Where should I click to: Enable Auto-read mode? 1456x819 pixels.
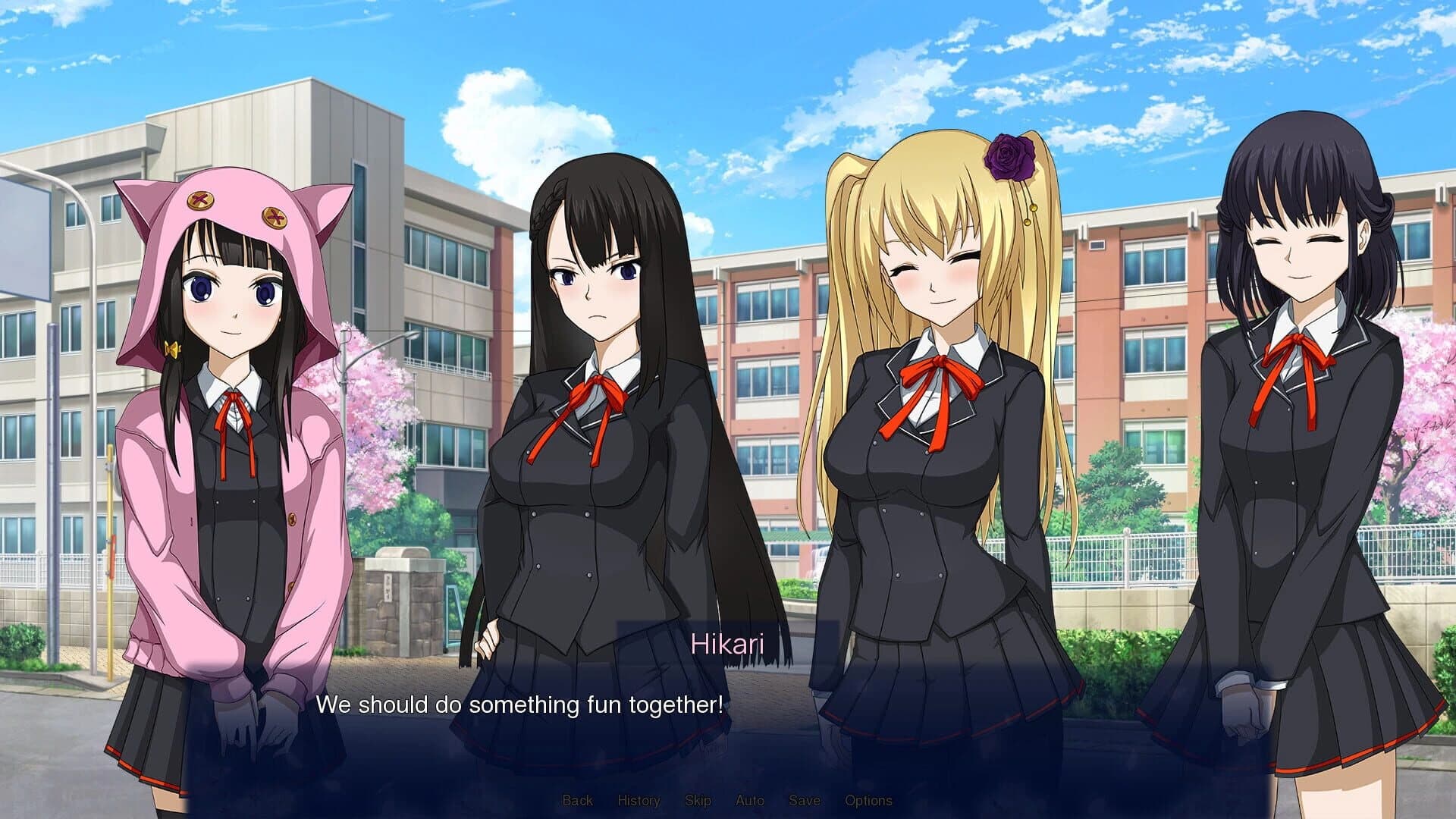point(749,800)
